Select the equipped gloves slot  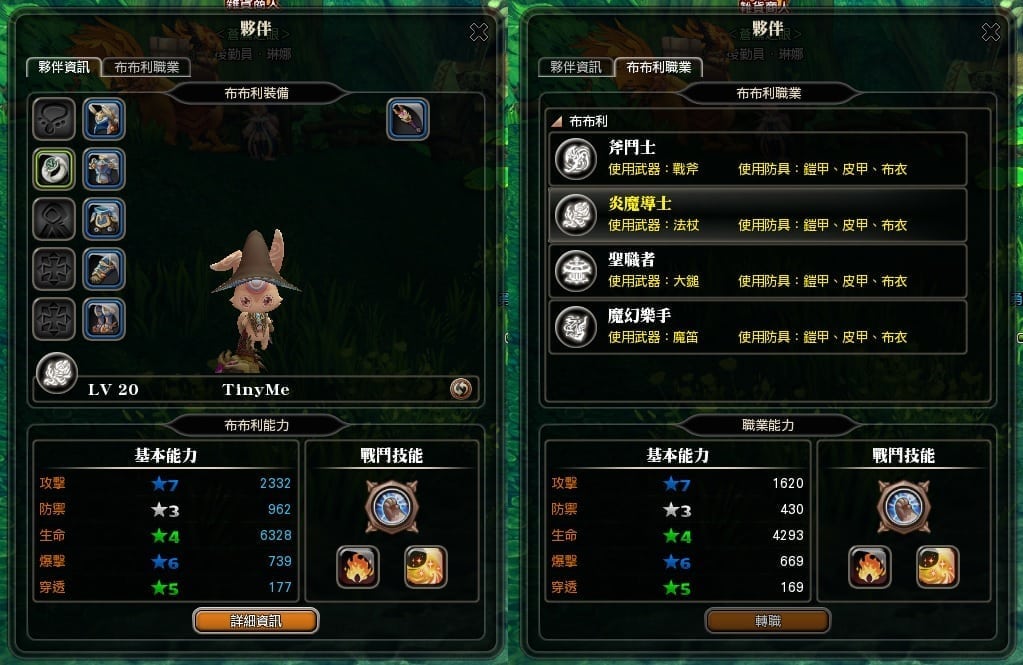(103, 268)
